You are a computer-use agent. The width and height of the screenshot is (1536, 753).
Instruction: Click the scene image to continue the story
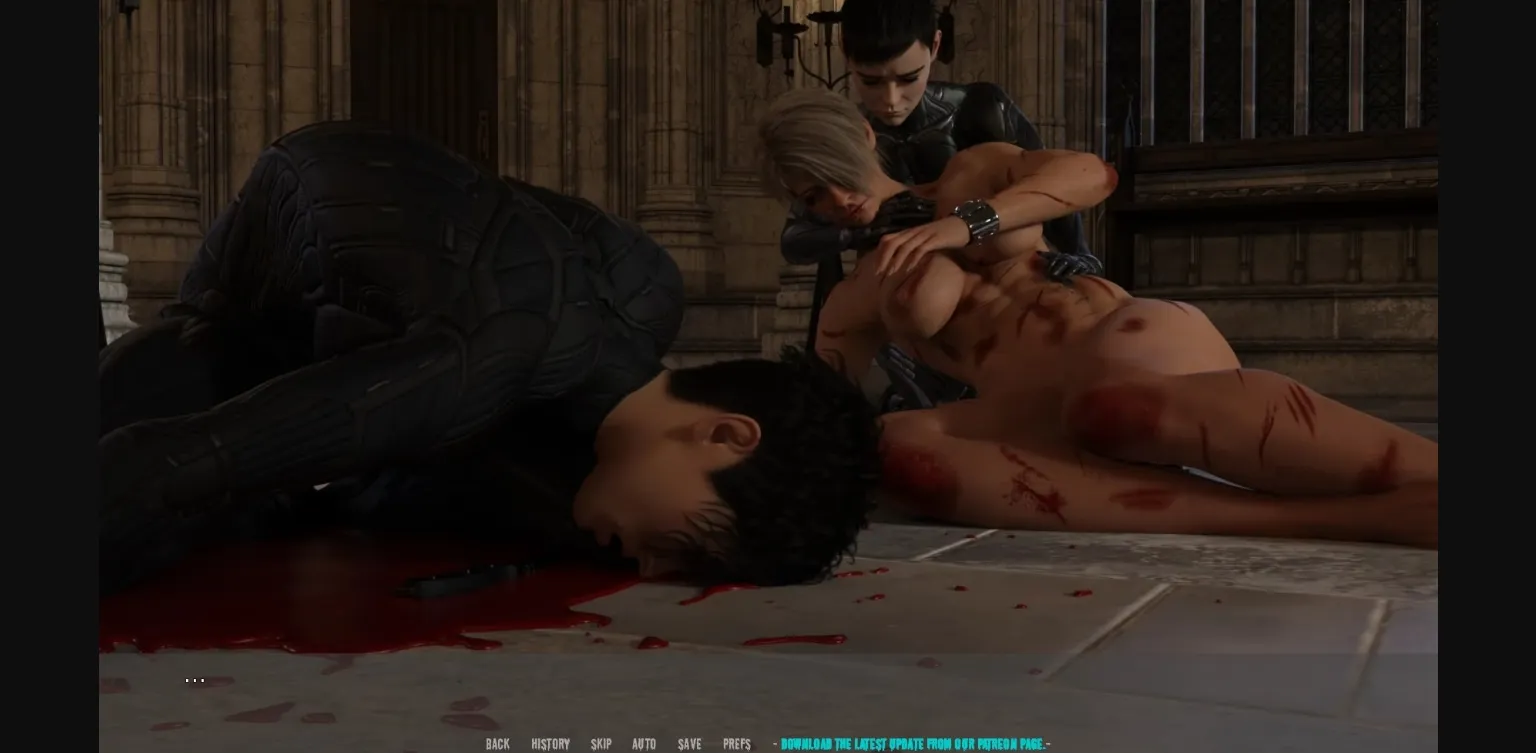(x=700, y=350)
